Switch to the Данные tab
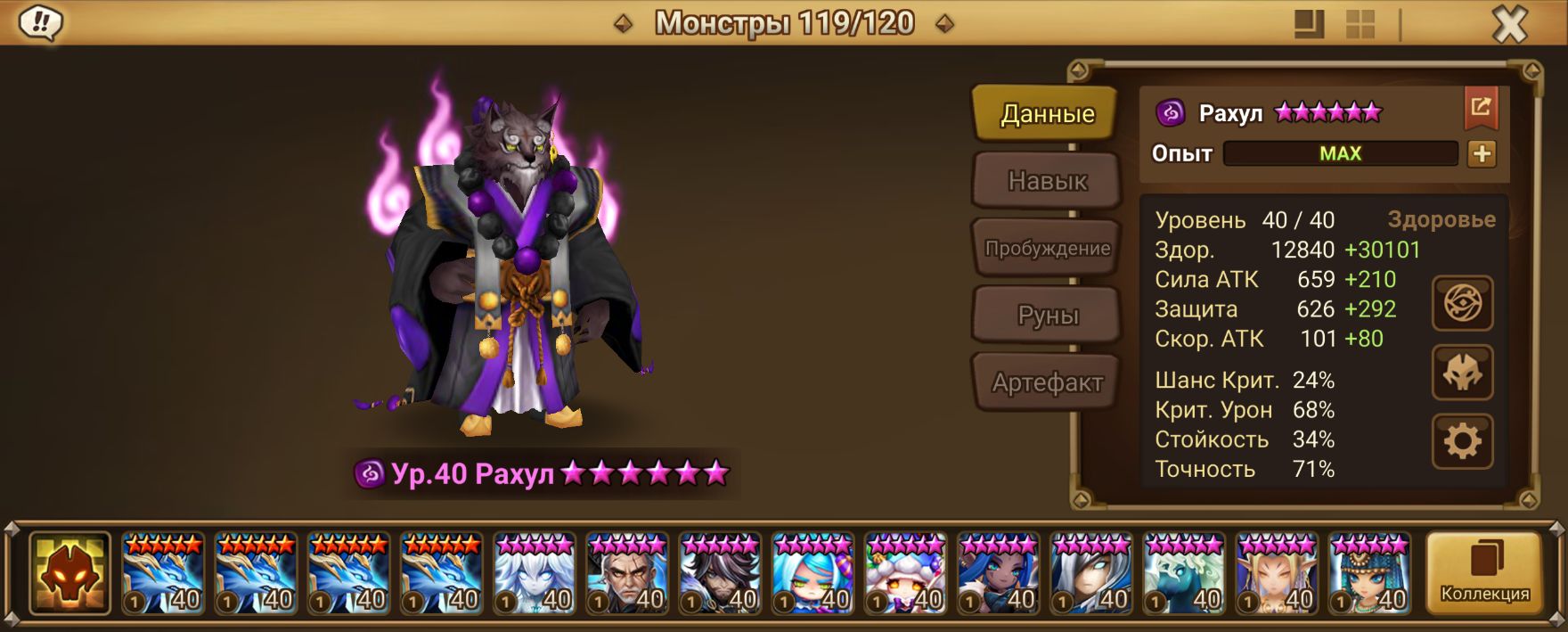The width and height of the screenshot is (1568, 632). pos(1046,113)
